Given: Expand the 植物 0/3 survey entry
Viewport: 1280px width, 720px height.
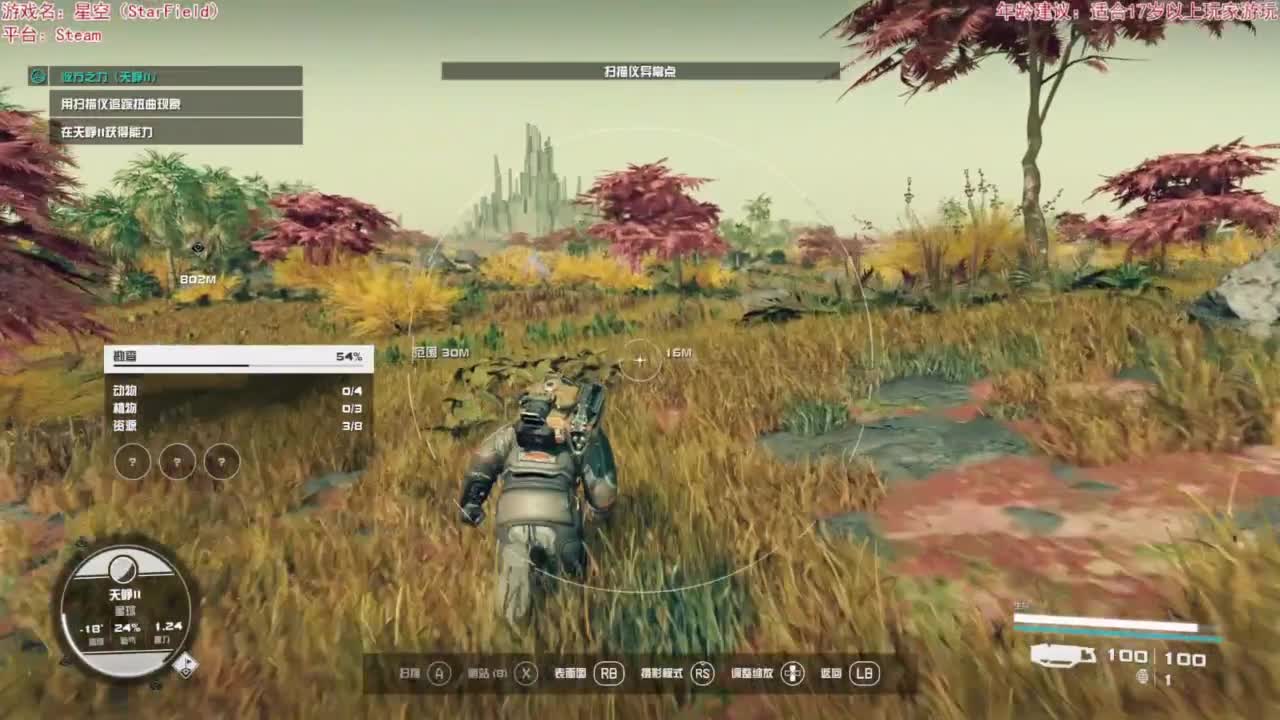Looking at the screenshot, I should [230, 408].
